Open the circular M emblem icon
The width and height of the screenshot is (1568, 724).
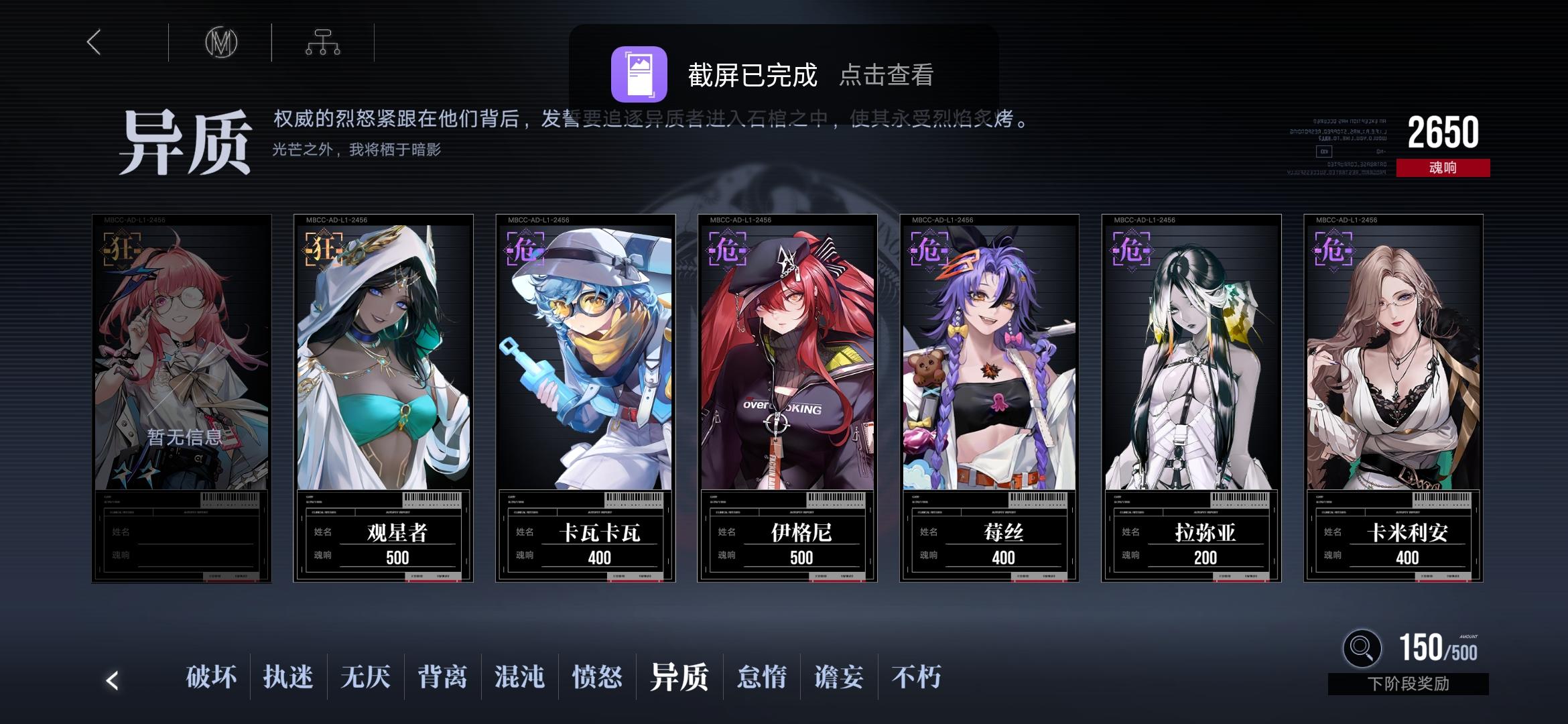[221, 42]
